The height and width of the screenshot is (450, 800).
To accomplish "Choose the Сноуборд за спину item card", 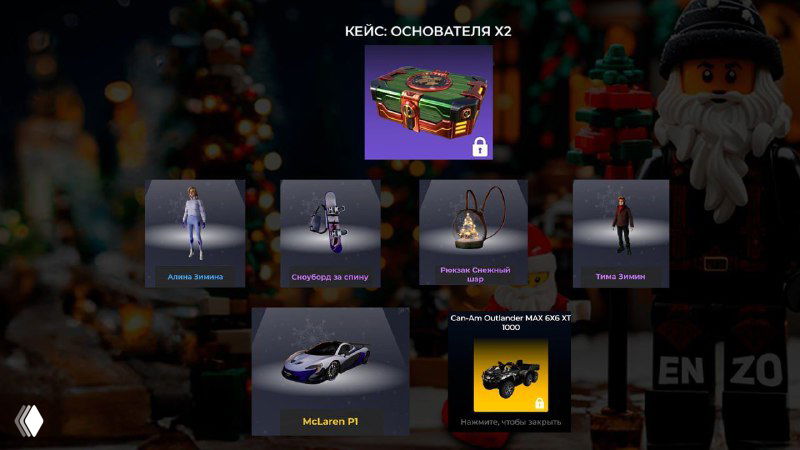I will coord(330,234).
